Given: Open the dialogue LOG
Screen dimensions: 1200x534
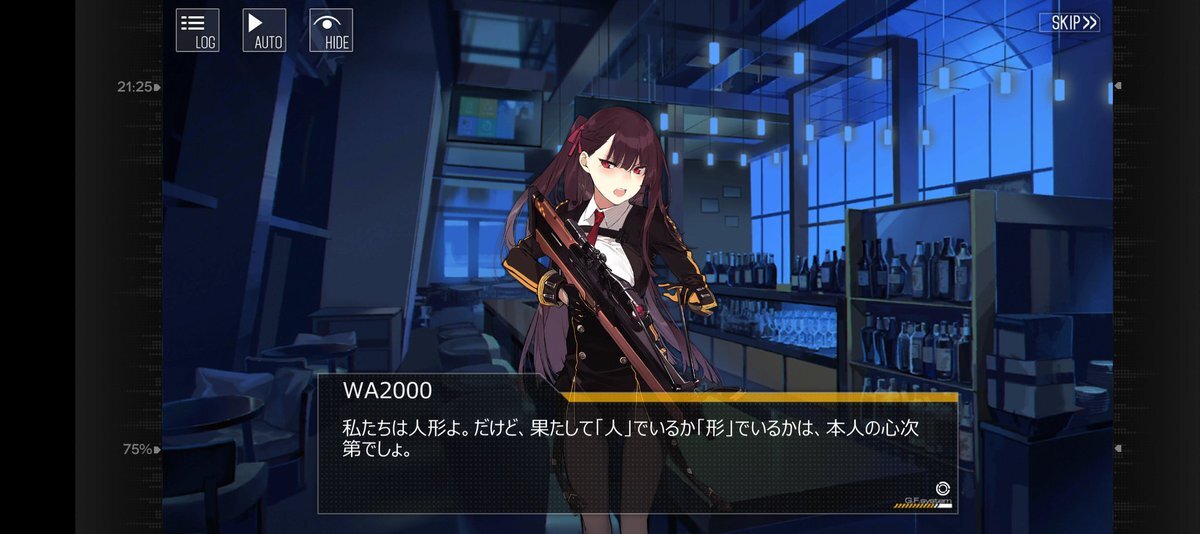Looking at the screenshot, I should [197, 30].
